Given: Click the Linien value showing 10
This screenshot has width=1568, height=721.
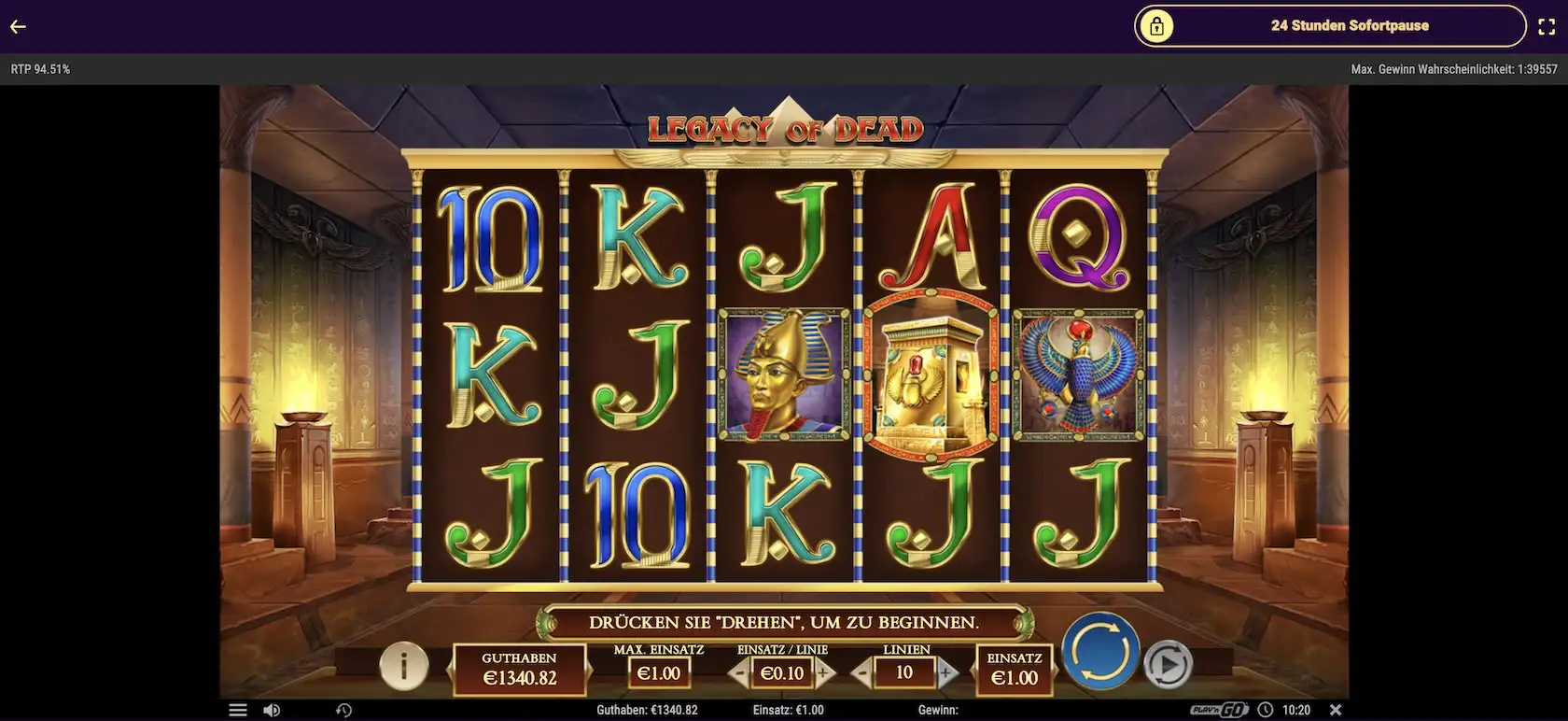Looking at the screenshot, I should click(903, 671).
